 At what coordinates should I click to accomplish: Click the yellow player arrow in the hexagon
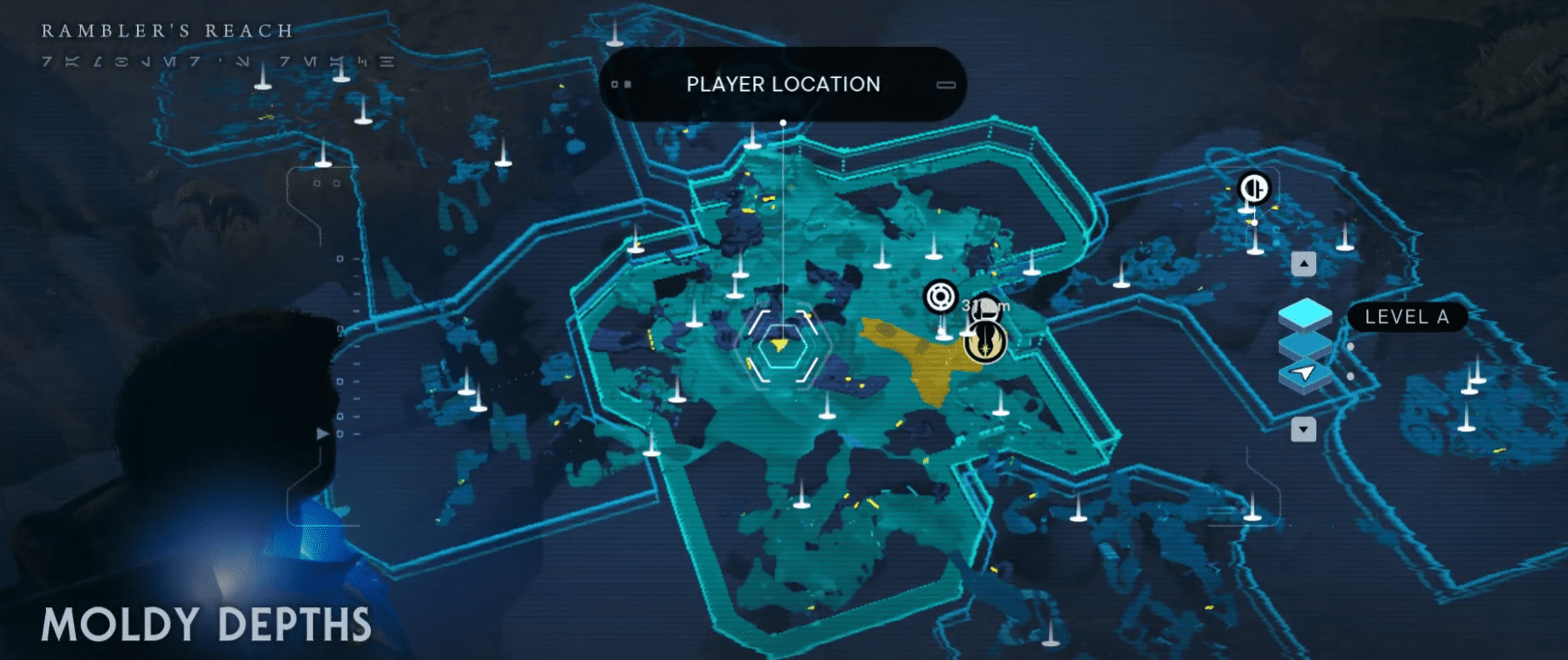[x=780, y=345]
